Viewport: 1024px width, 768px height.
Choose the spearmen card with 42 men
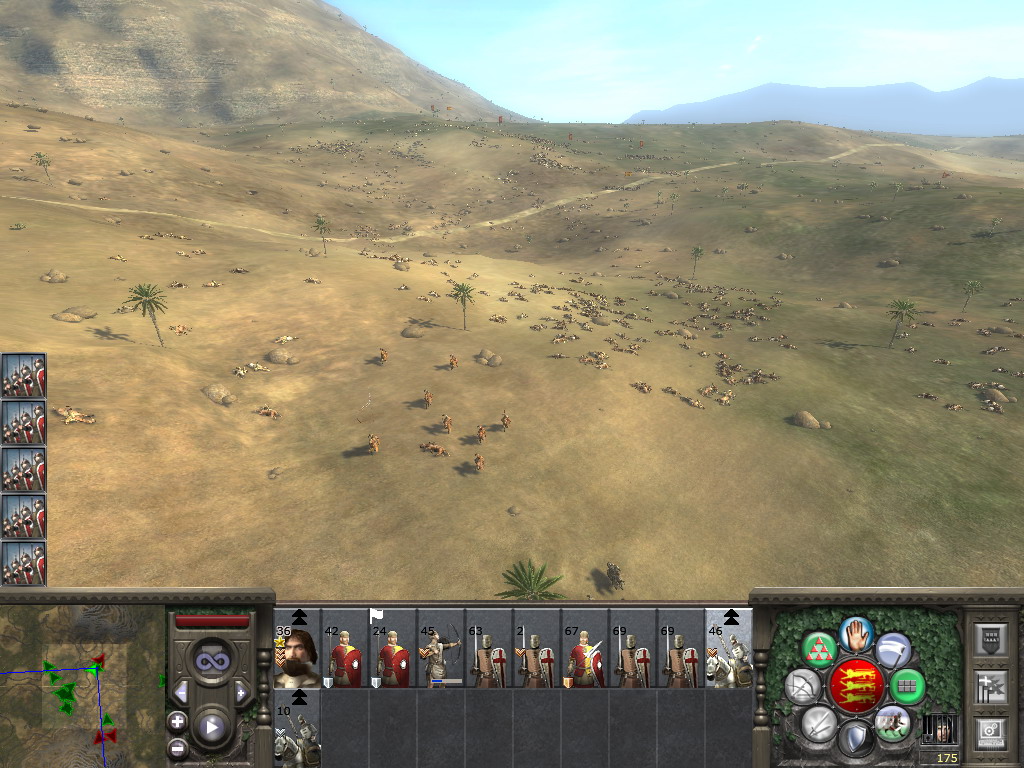click(x=345, y=656)
